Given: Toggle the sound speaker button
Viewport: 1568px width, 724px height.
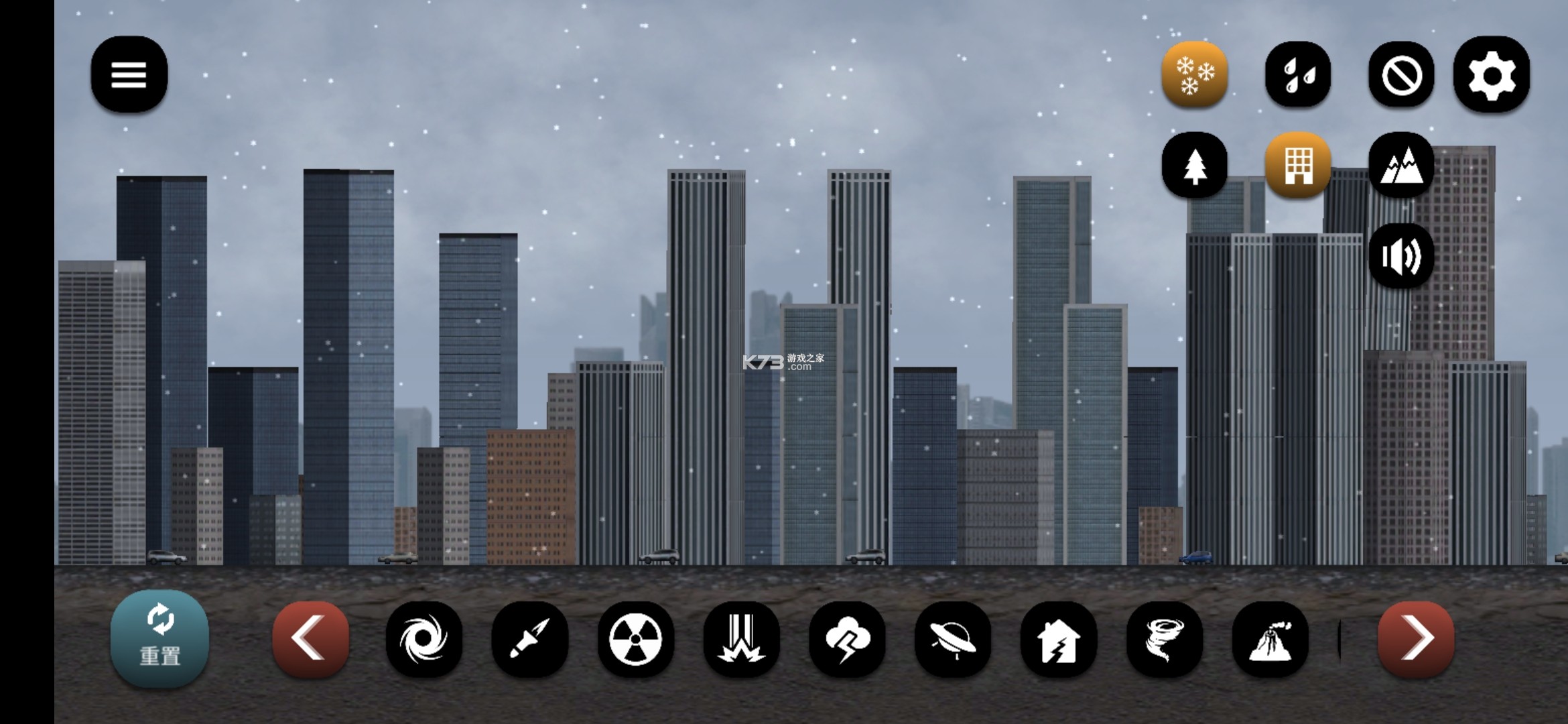Looking at the screenshot, I should [x=1401, y=256].
